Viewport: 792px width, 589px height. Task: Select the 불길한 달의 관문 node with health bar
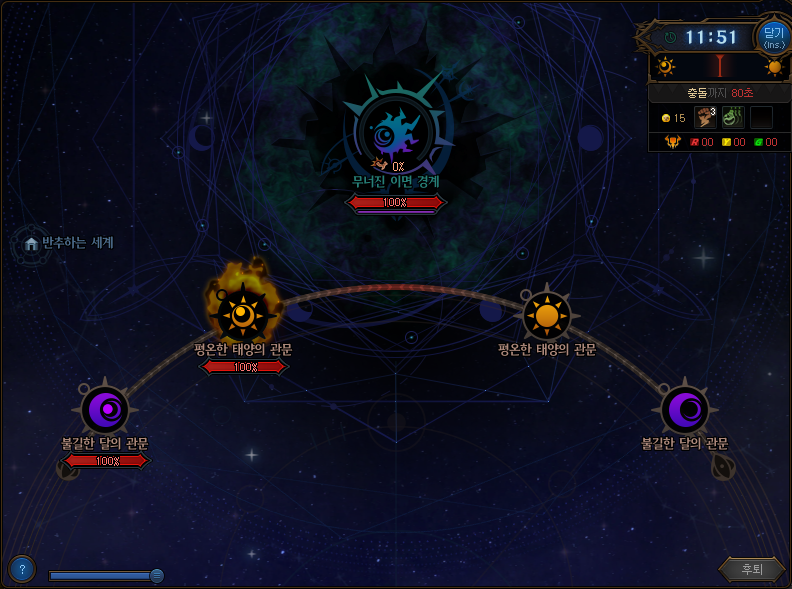pos(105,410)
